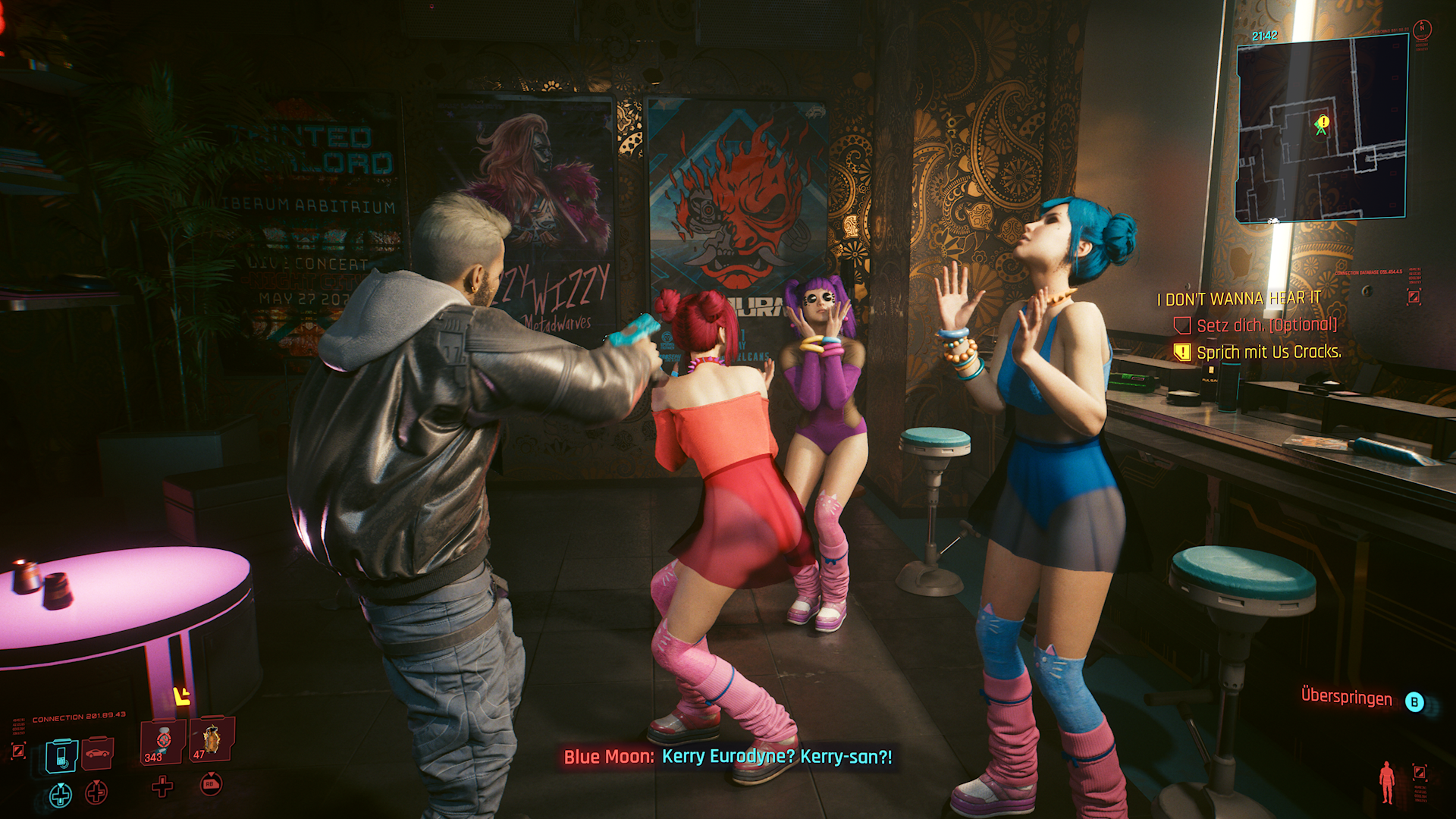This screenshot has width=1456, height=819.
Task: Select the grenade slot showing 47
Action: tap(212, 739)
